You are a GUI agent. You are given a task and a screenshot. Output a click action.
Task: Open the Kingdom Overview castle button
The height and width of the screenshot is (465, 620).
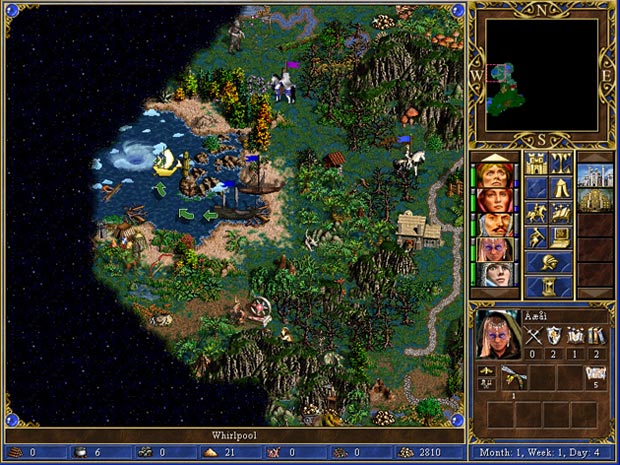point(536,163)
